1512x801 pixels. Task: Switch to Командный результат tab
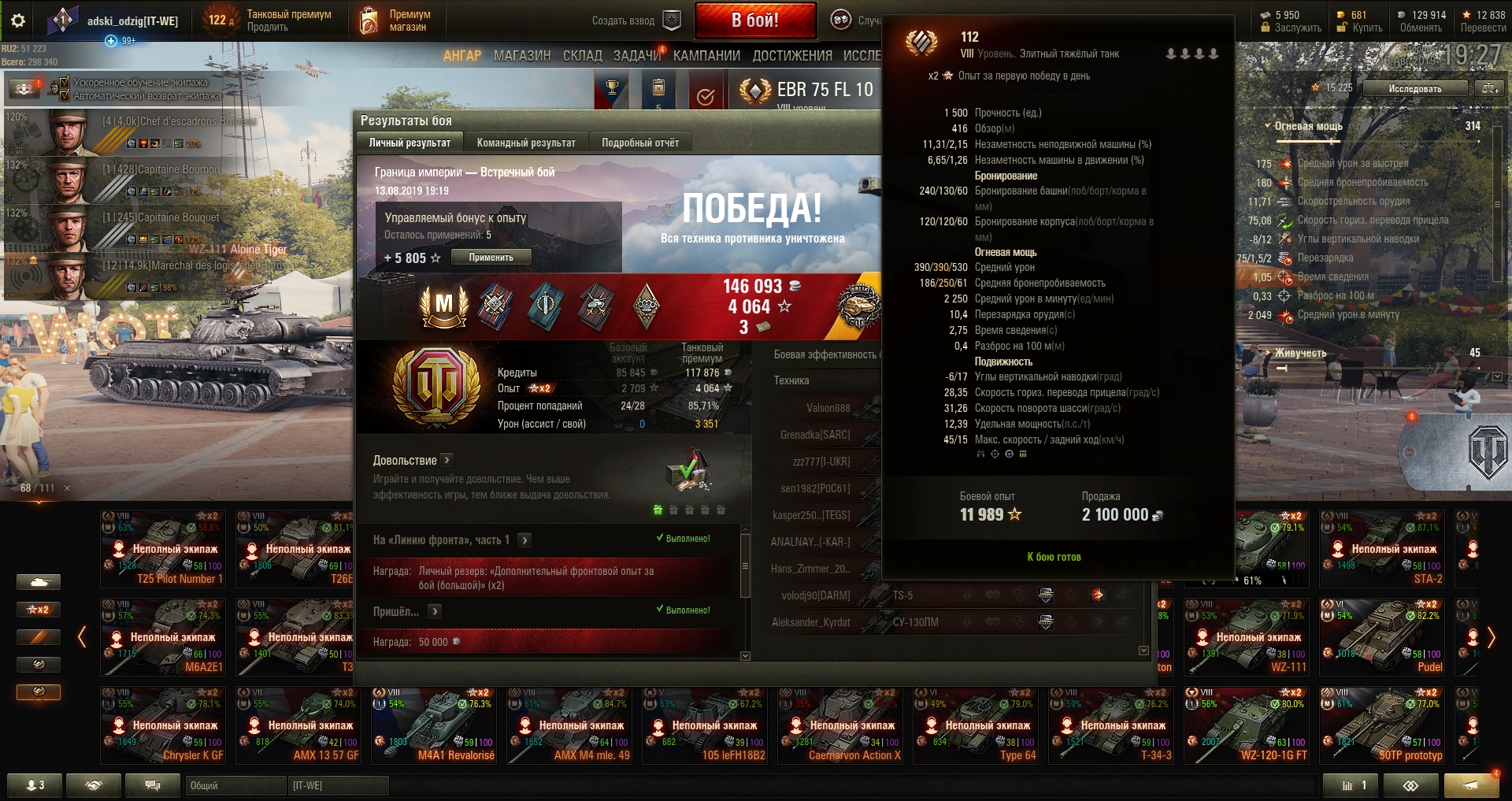coord(526,143)
